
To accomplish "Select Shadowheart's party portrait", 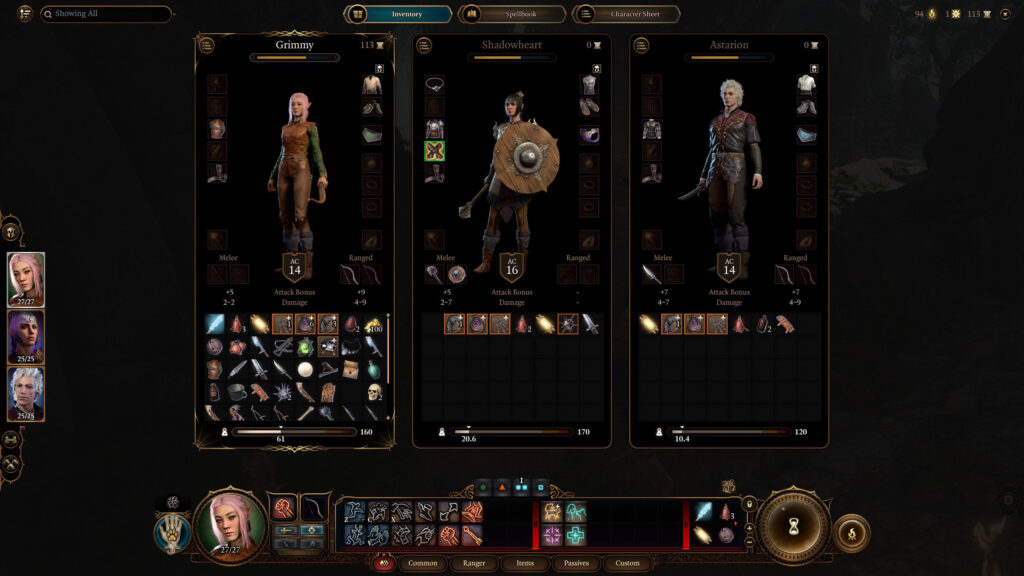I will pyautogui.click(x=26, y=337).
